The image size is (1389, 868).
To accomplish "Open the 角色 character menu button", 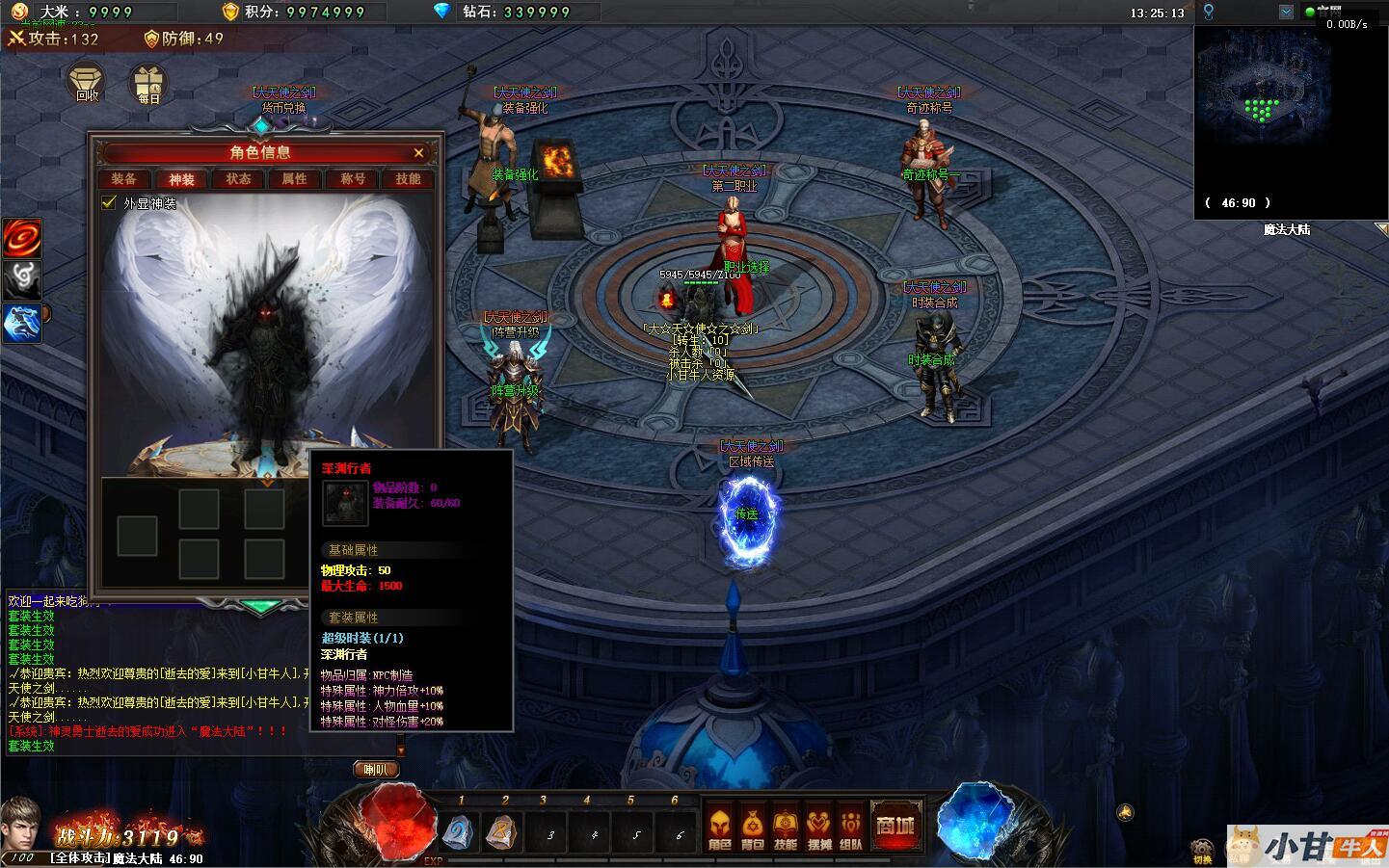I will [x=719, y=829].
